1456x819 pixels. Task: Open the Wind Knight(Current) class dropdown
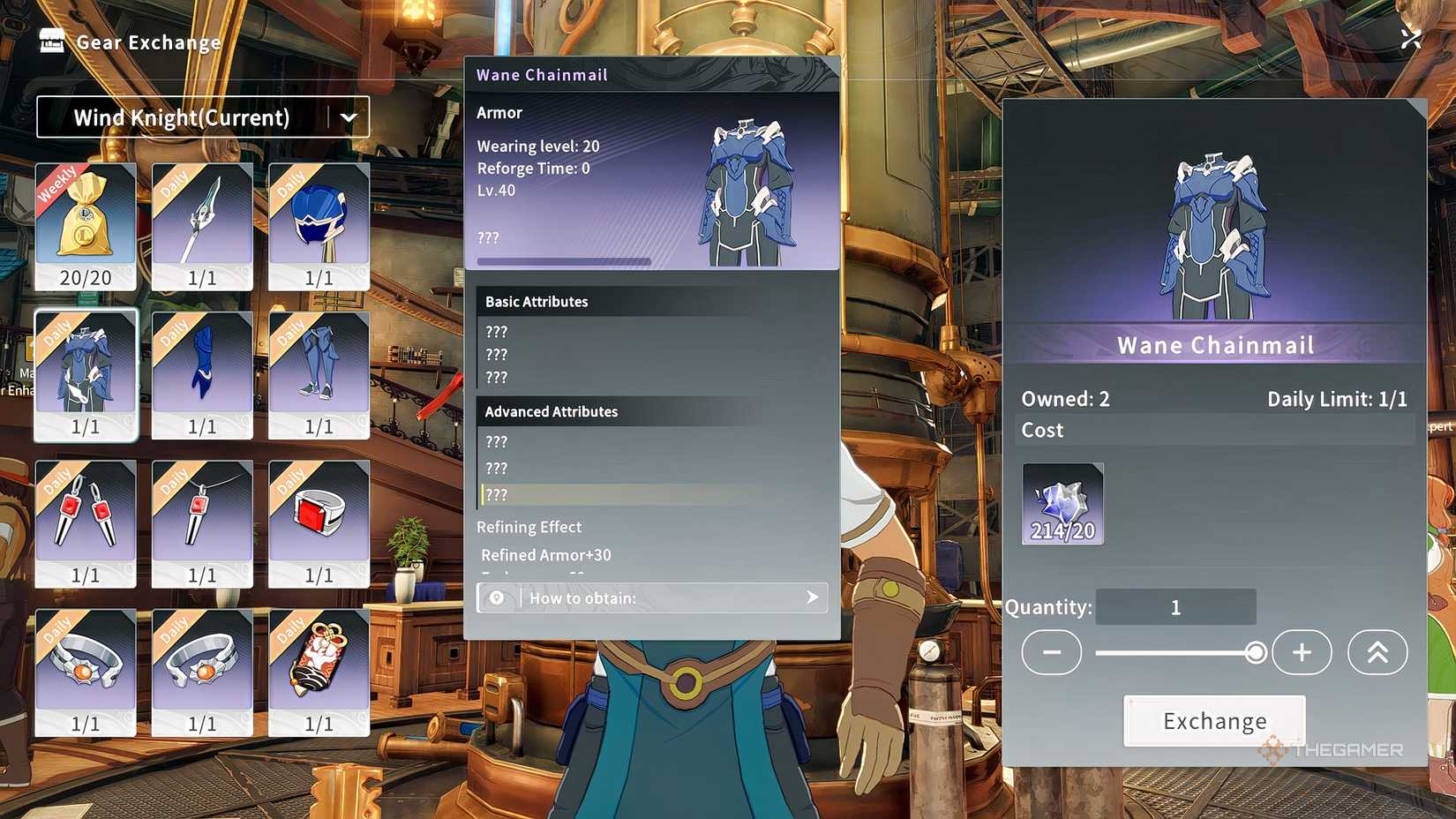tap(202, 117)
